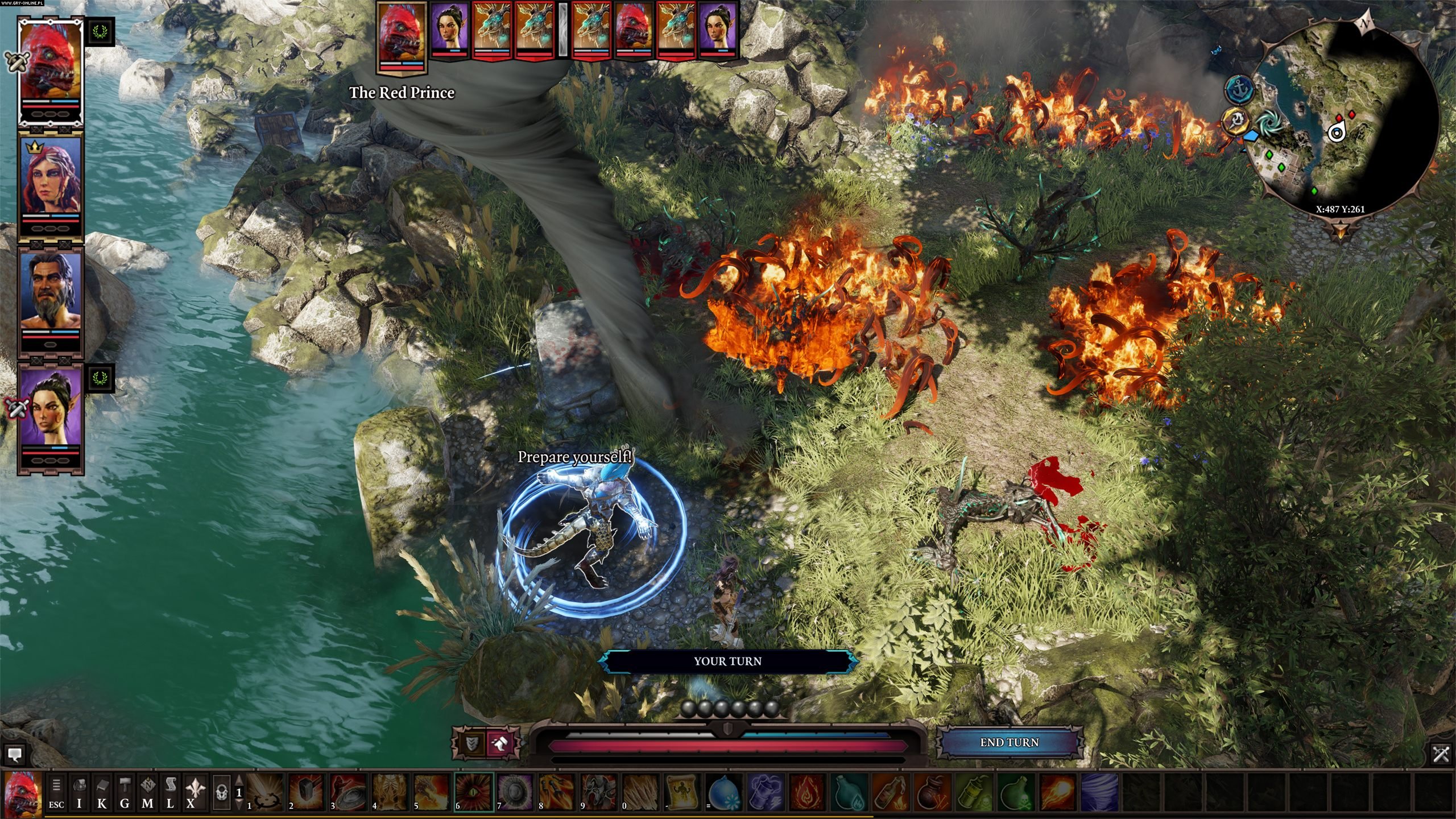The image size is (1456, 819).
Task: Toggle the hotbar padlock lock
Action: coord(221,792)
